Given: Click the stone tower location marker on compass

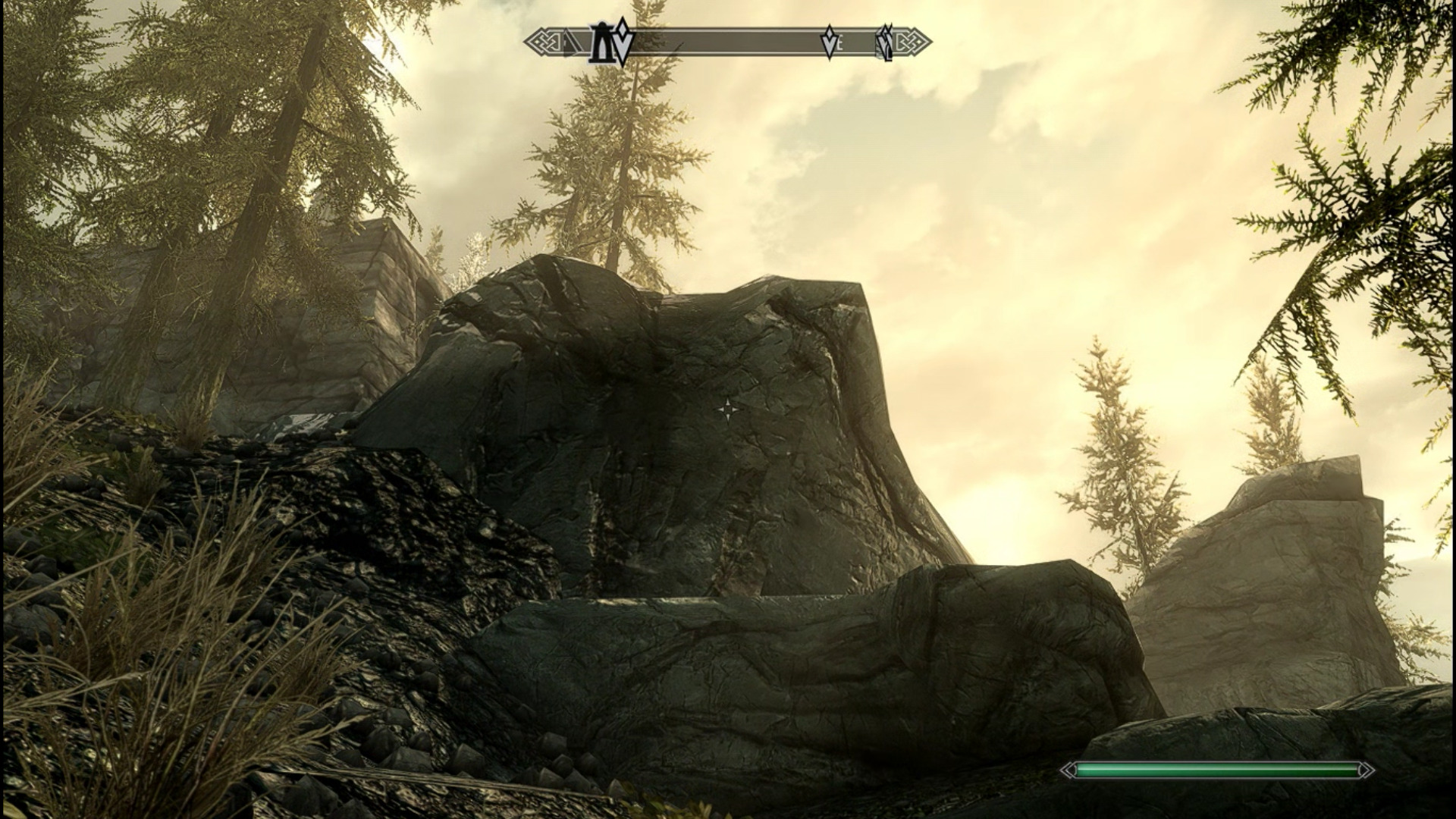Looking at the screenshot, I should [x=601, y=42].
